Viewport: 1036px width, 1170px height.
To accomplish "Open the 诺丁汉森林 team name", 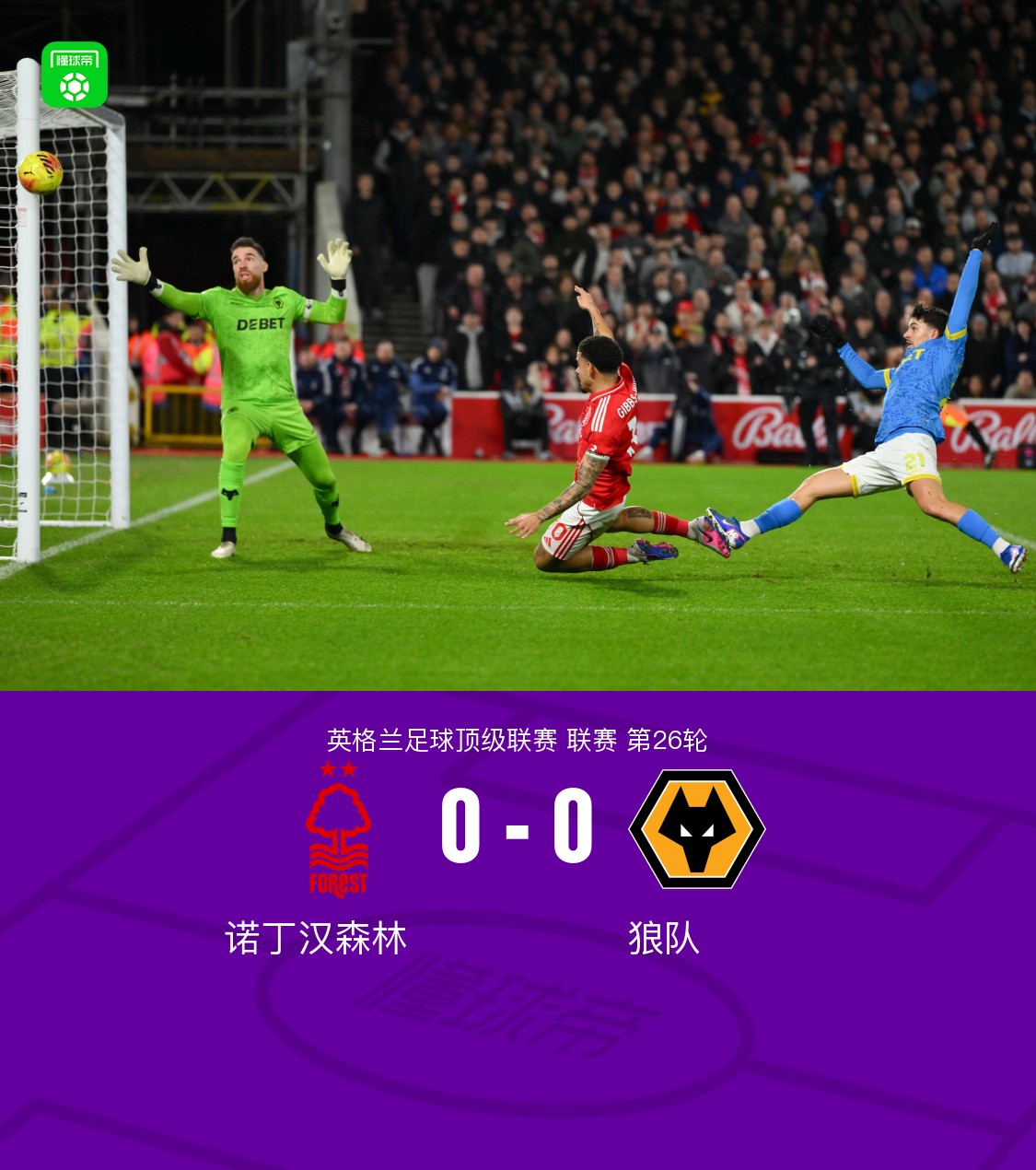I will (x=316, y=939).
